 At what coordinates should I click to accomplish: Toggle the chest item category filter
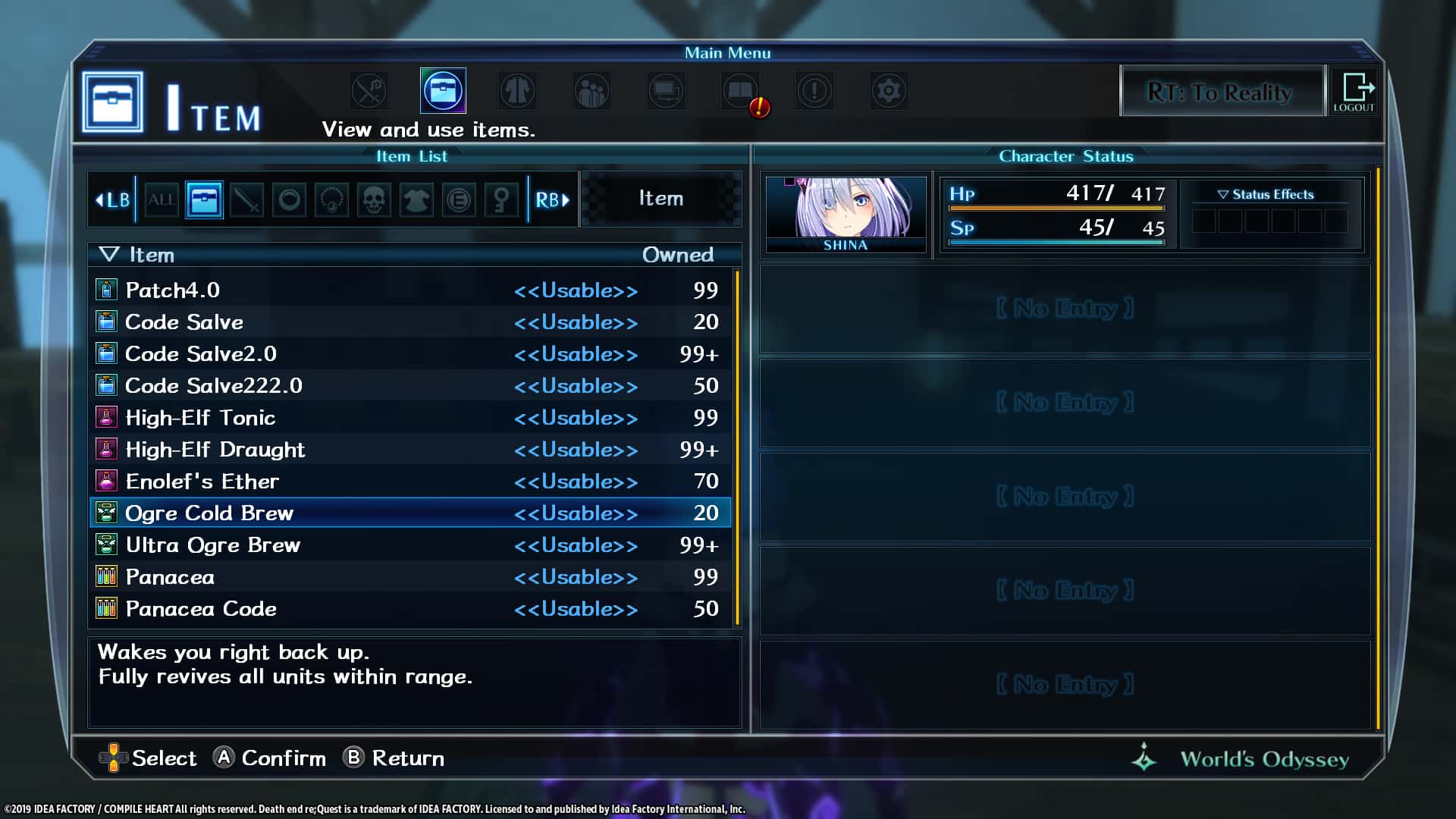click(203, 199)
